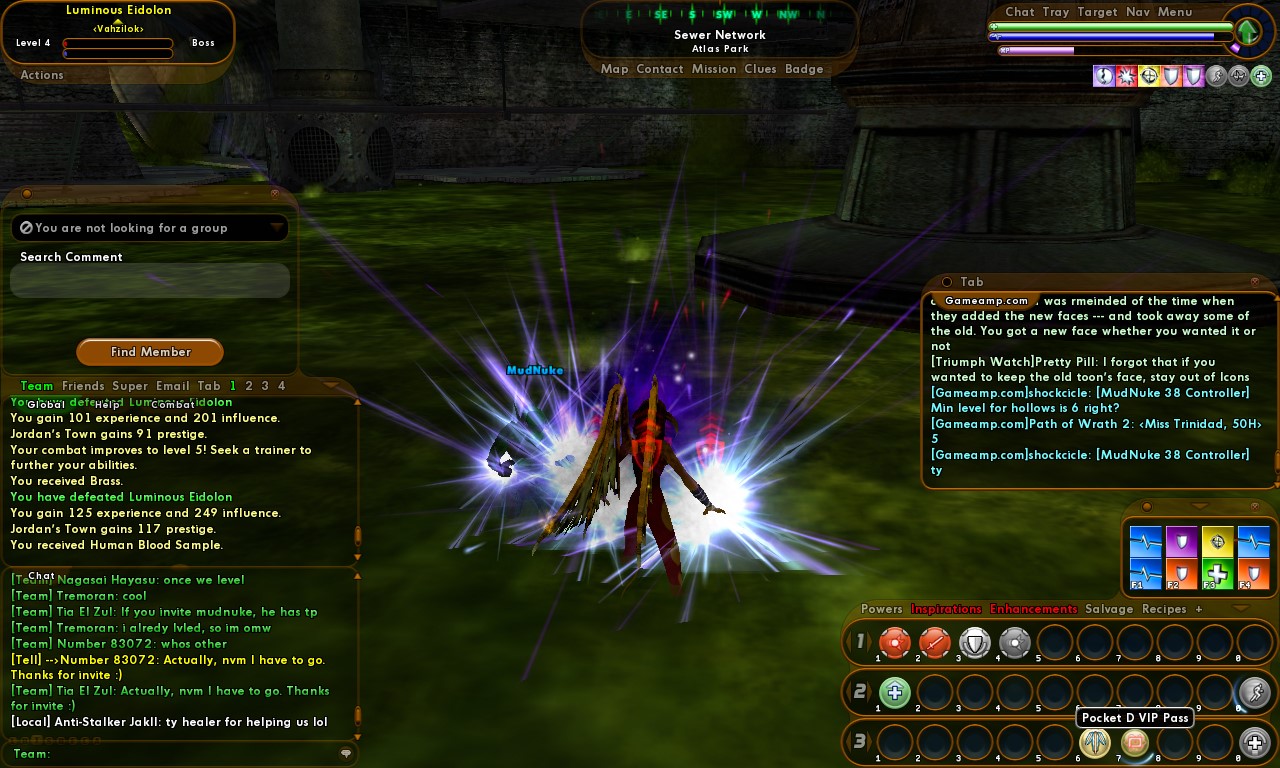Click the Find Member button
Image resolution: width=1280 pixels, height=768 pixels.
[150, 352]
